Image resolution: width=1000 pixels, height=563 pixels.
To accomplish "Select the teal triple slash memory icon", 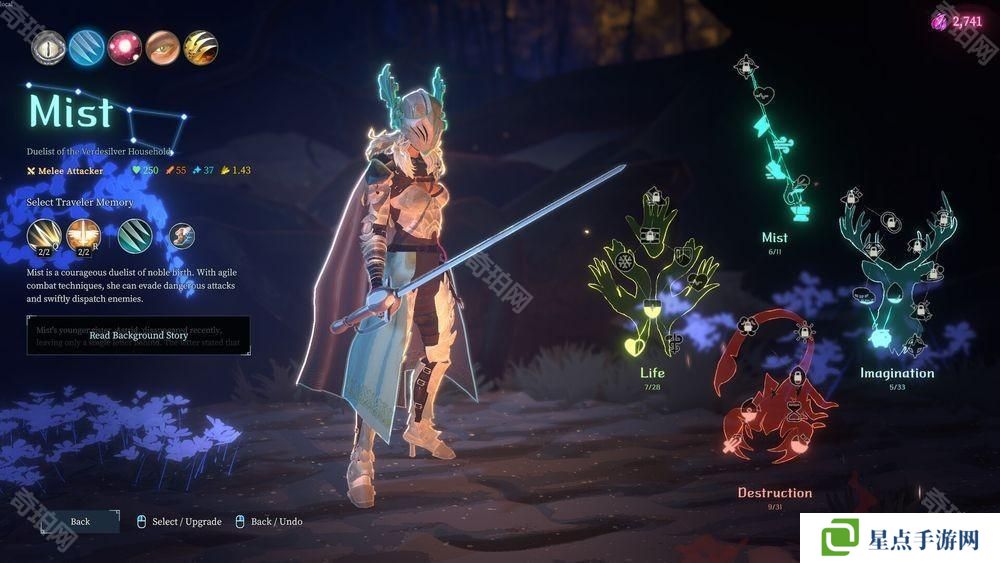I will (x=135, y=236).
